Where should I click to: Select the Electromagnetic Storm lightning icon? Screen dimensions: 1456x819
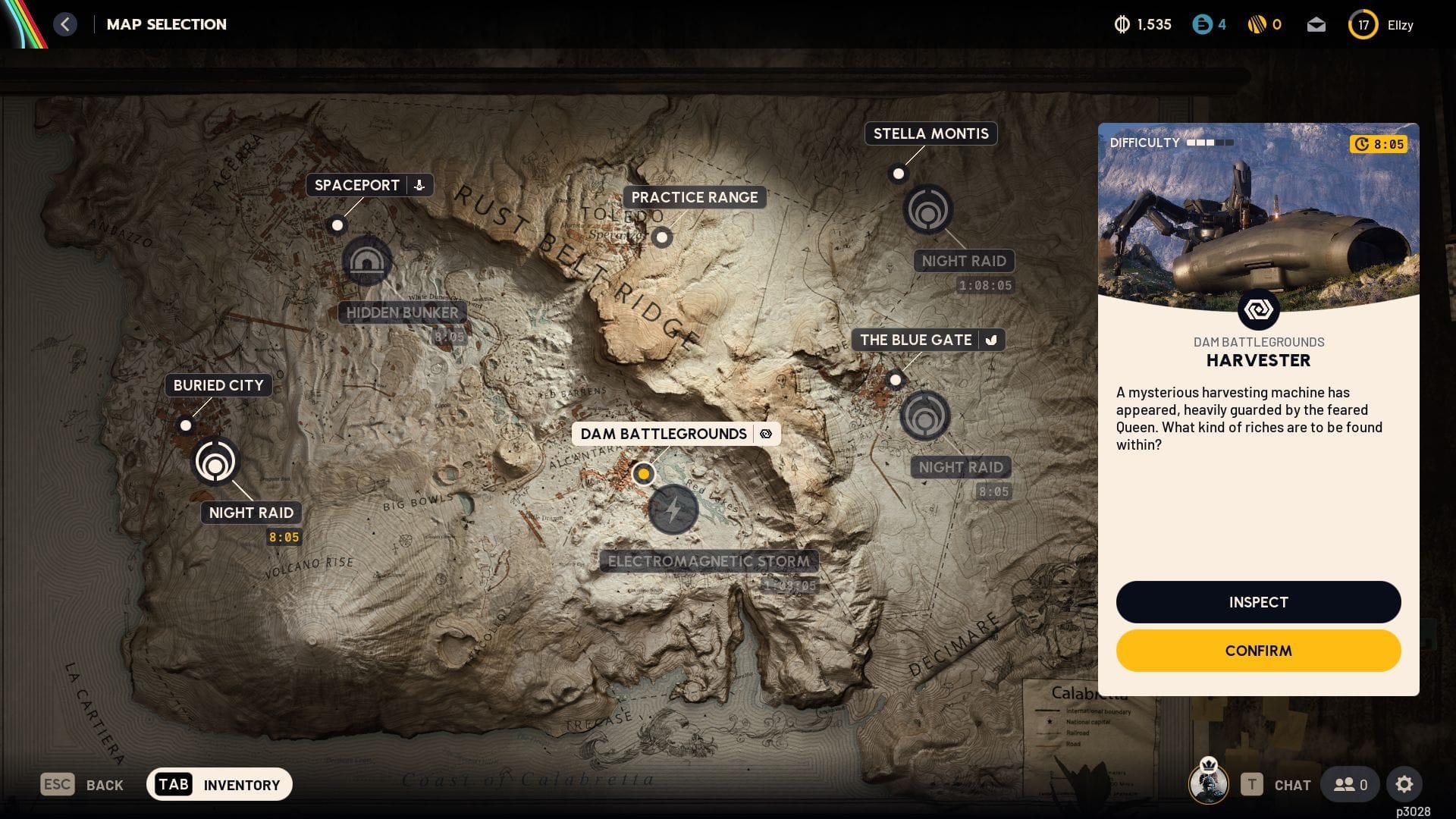tap(673, 510)
